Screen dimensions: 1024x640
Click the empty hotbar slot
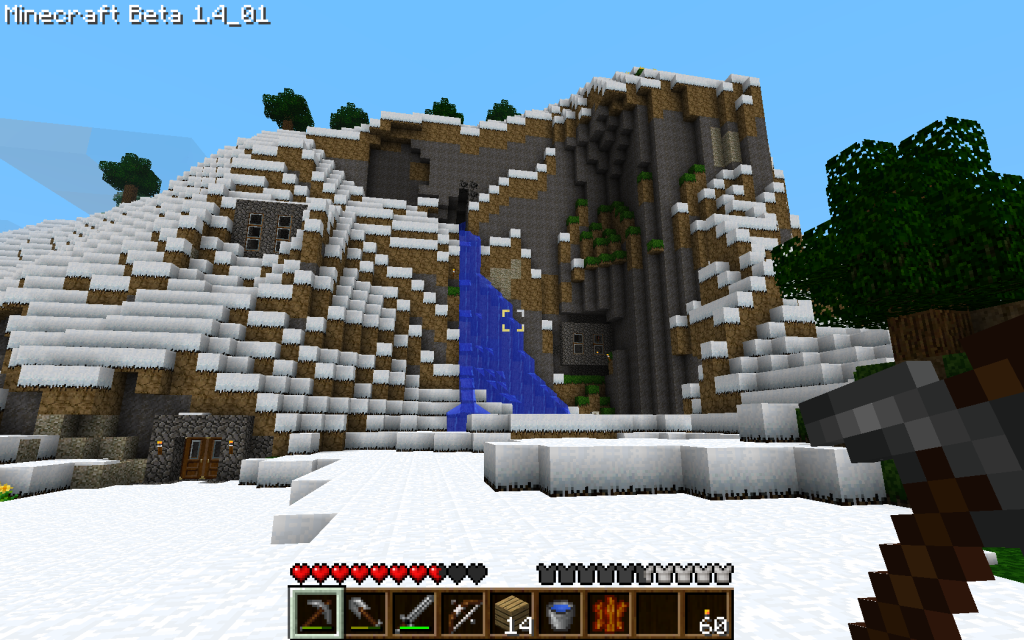point(658,612)
